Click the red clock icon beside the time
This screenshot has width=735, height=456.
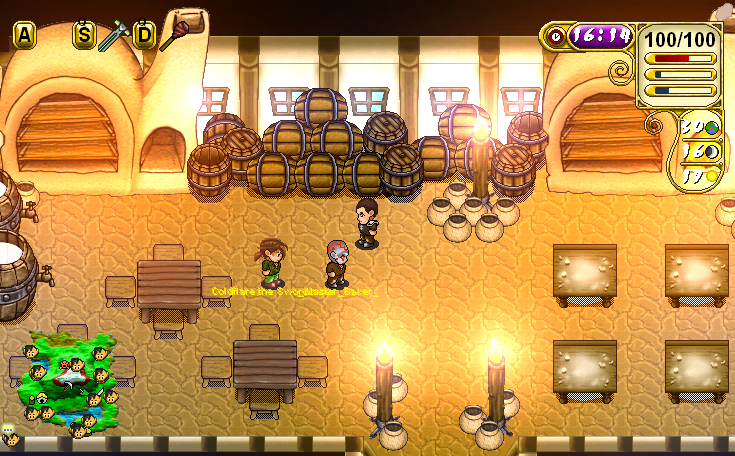556,37
